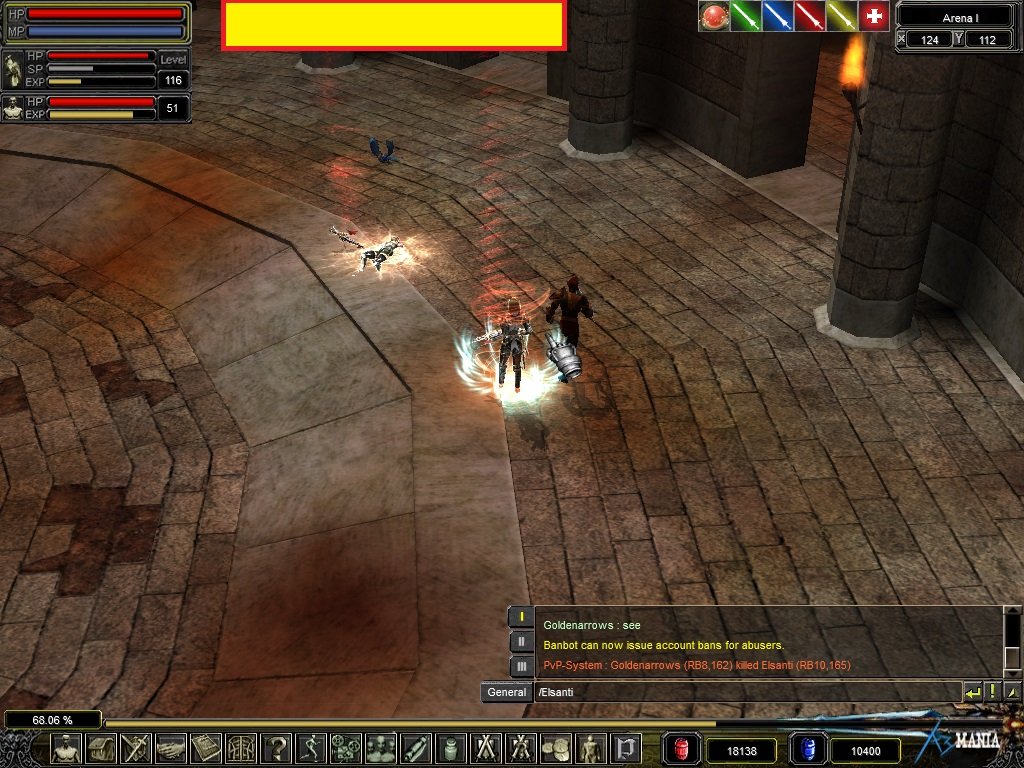Toggle the running figure icon
Viewport: 1024px width, 768px height.
click(311, 748)
